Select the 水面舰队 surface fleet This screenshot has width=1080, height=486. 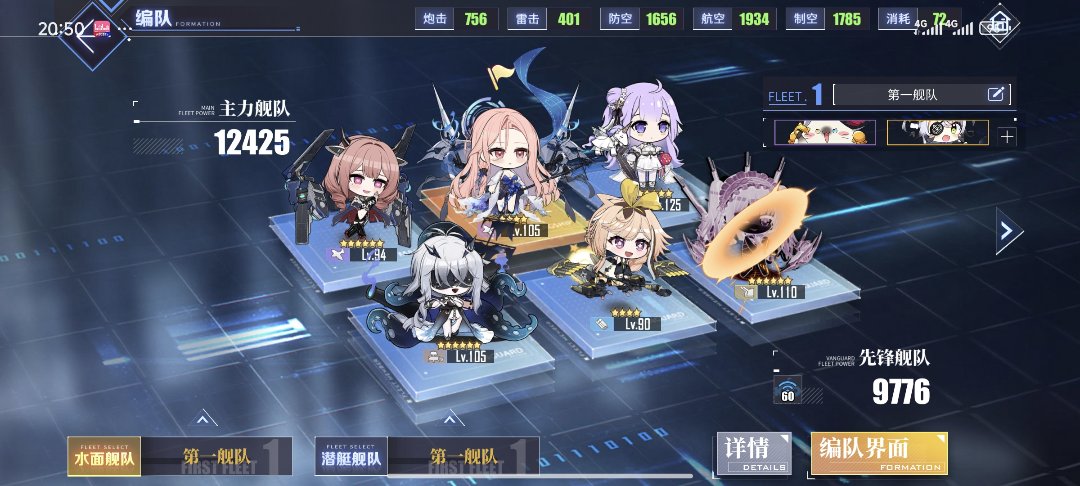[x=104, y=457]
